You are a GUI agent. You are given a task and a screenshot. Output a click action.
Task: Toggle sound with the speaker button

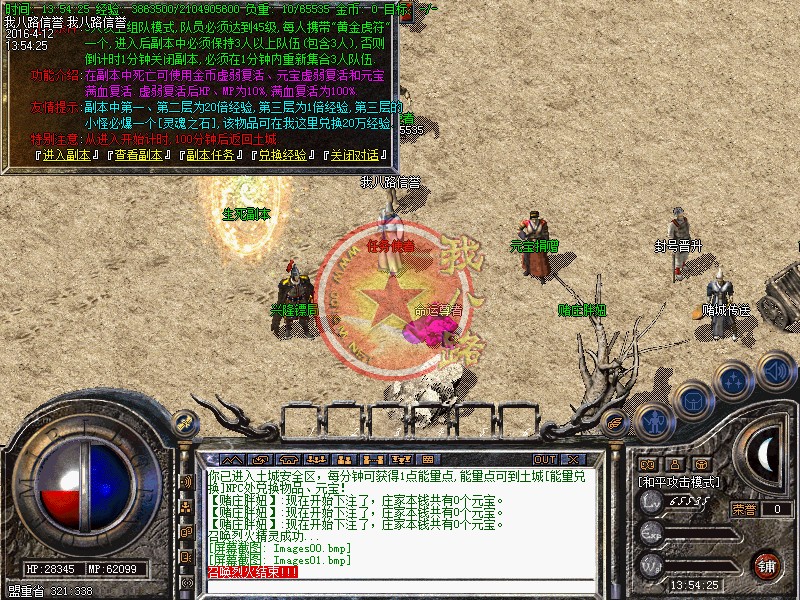click(x=775, y=370)
